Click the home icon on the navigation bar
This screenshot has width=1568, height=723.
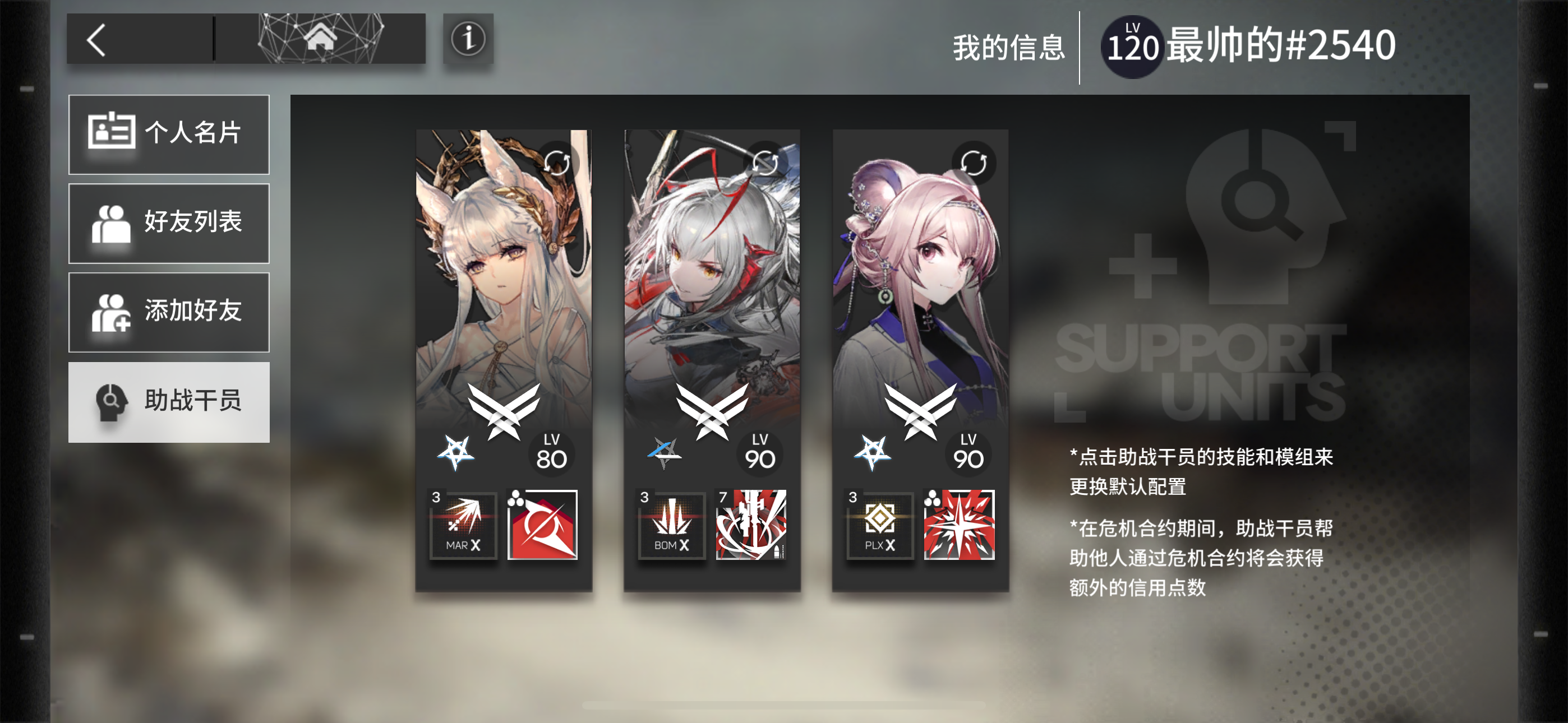322,38
